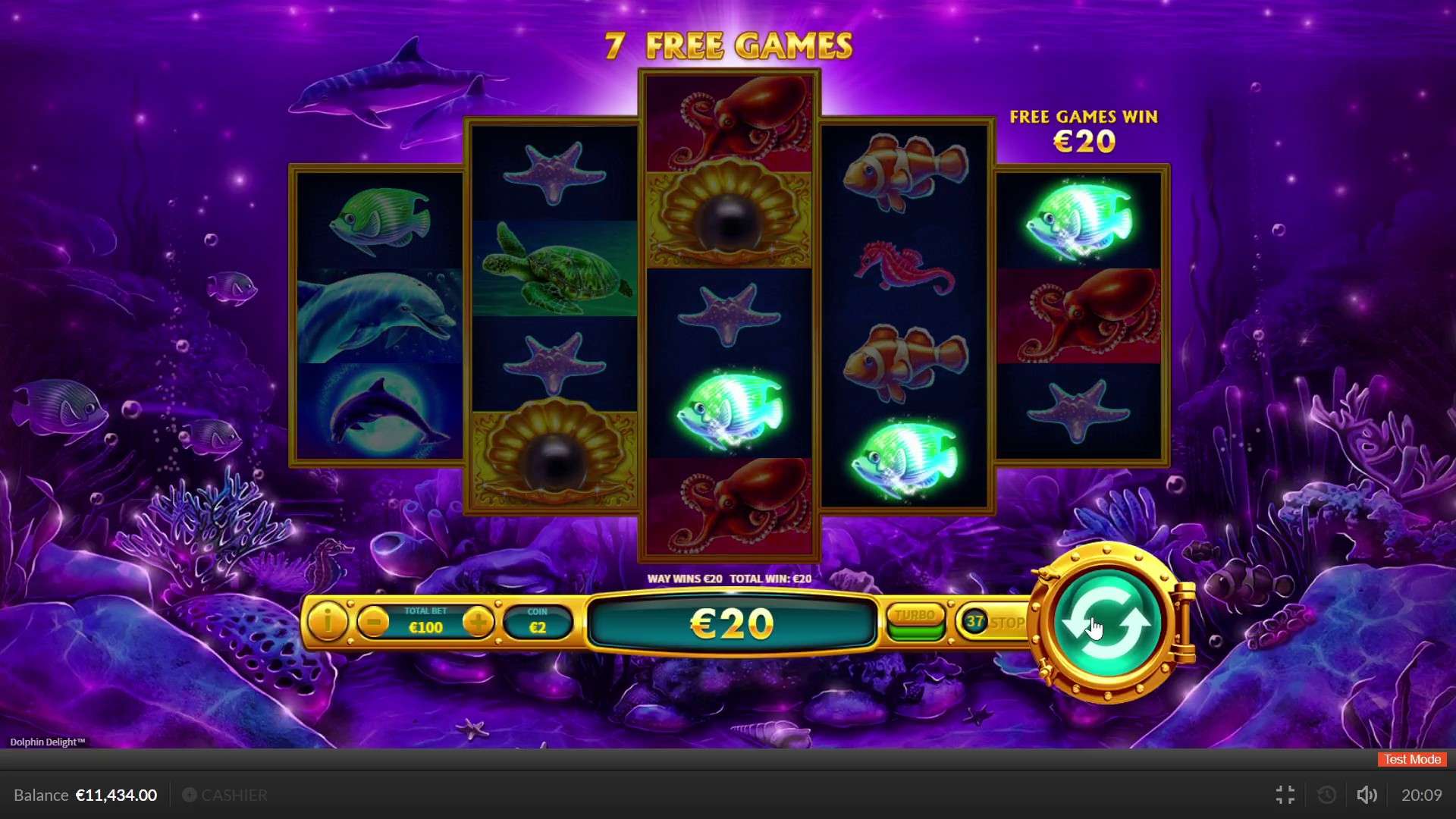Click the 7 Free Games header
1456x819 pixels.
tap(730, 45)
